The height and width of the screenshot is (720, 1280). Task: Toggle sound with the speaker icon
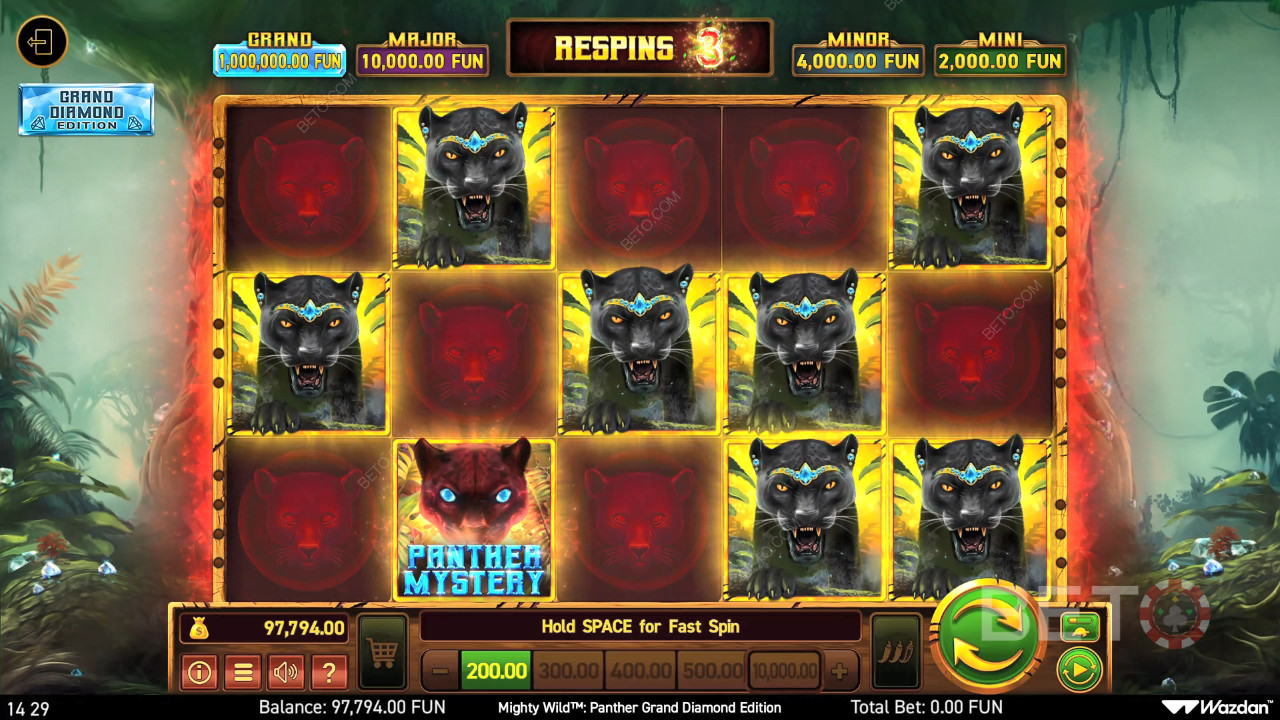pyautogui.click(x=286, y=672)
